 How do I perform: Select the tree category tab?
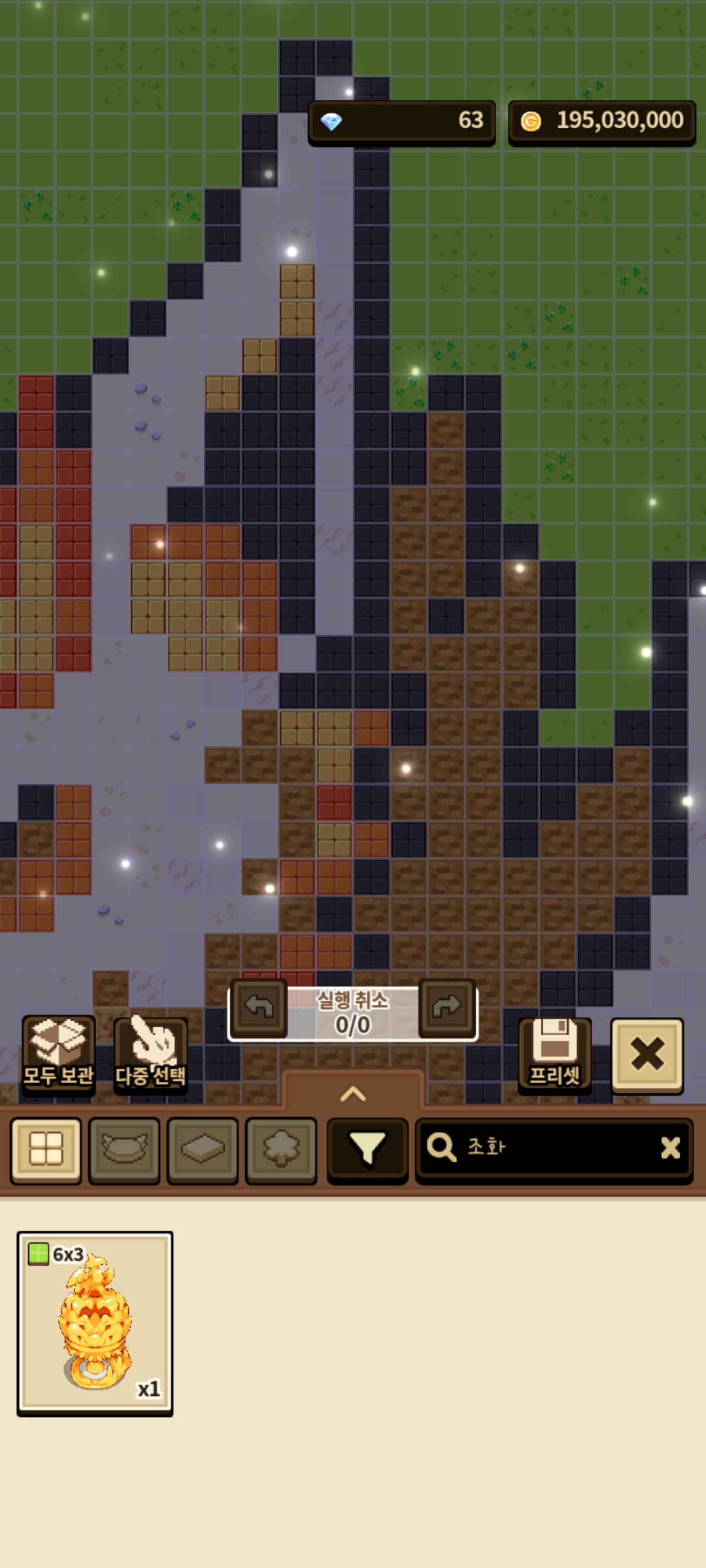click(x=281, y=1150)
